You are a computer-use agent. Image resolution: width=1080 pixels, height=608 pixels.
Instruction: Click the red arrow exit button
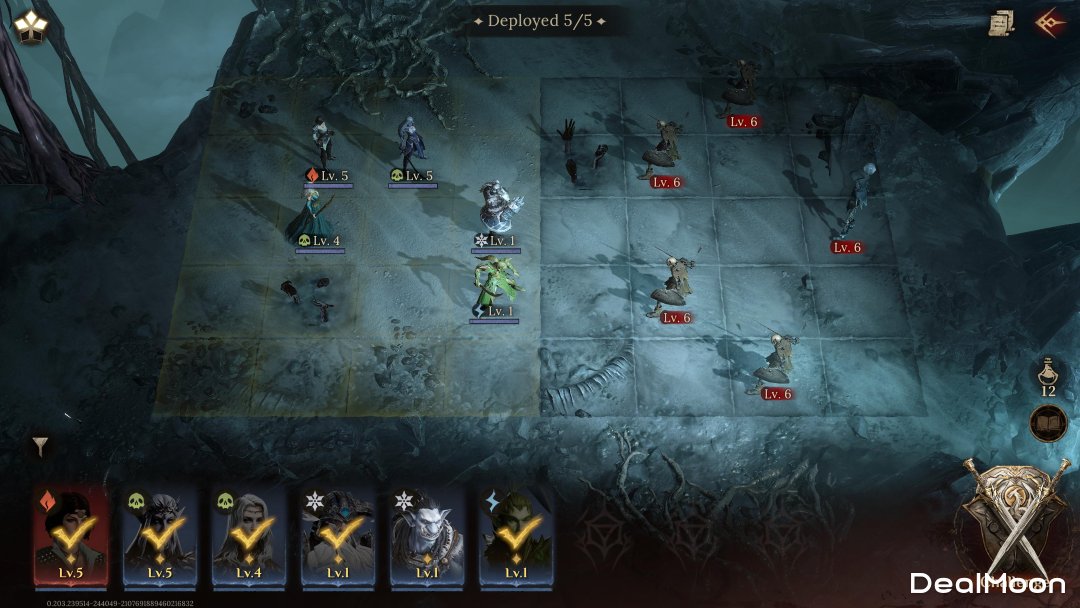pyautogui.click(x=1049, y=22)
